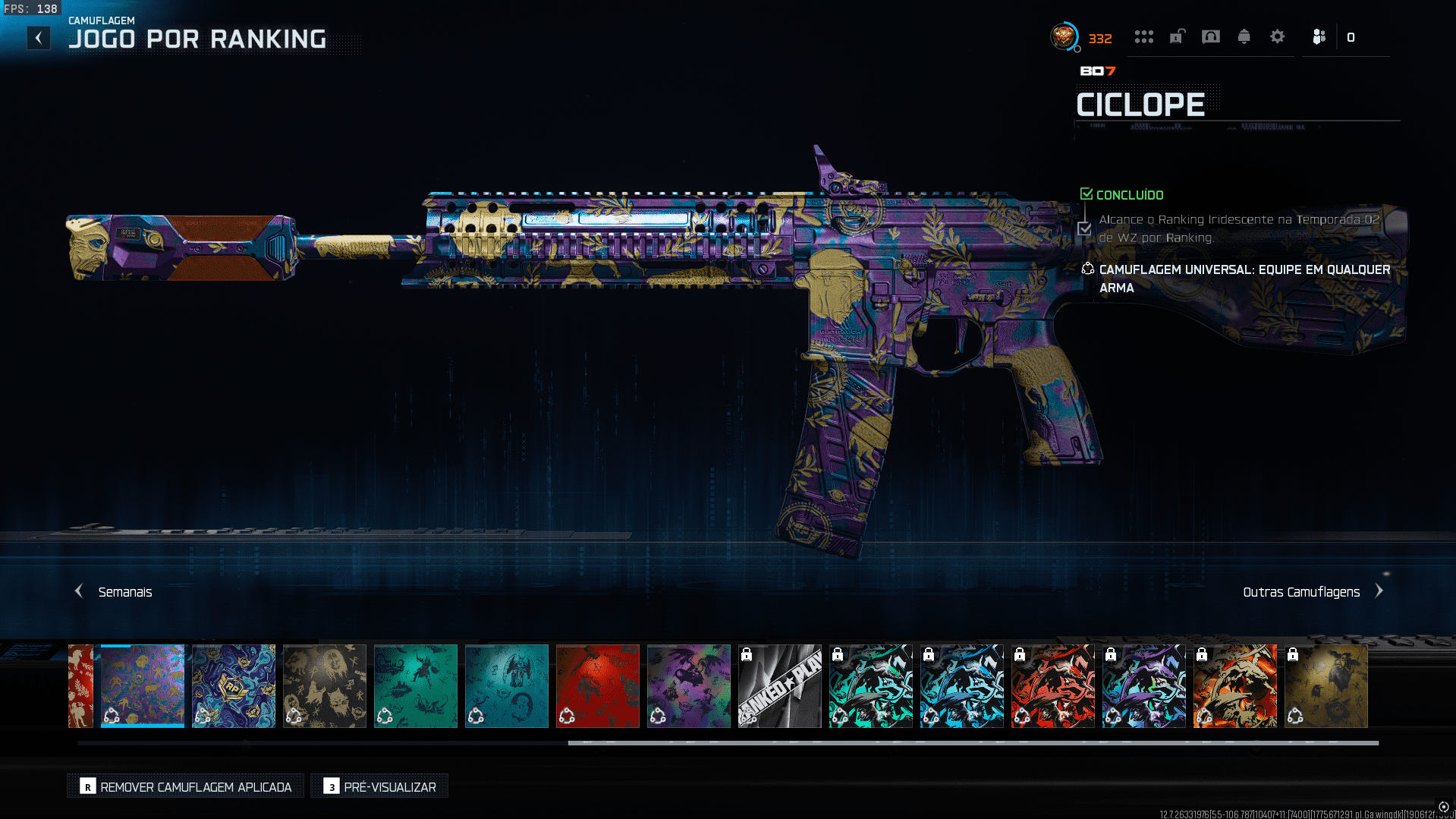Screen dimensions: 1456x819
Task: Choose the blue swirl RP camo
Action: click(x=234, y=686)
